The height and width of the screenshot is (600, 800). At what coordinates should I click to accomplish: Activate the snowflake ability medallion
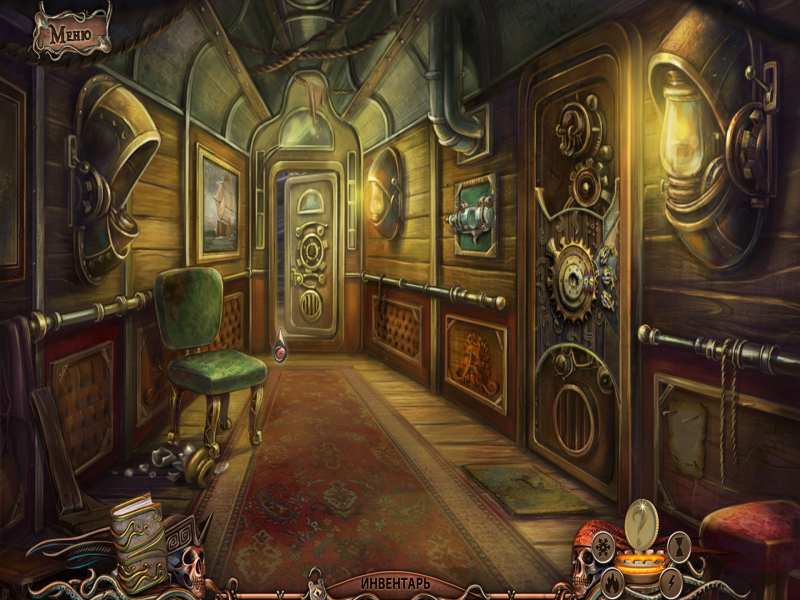pos(604,547)
